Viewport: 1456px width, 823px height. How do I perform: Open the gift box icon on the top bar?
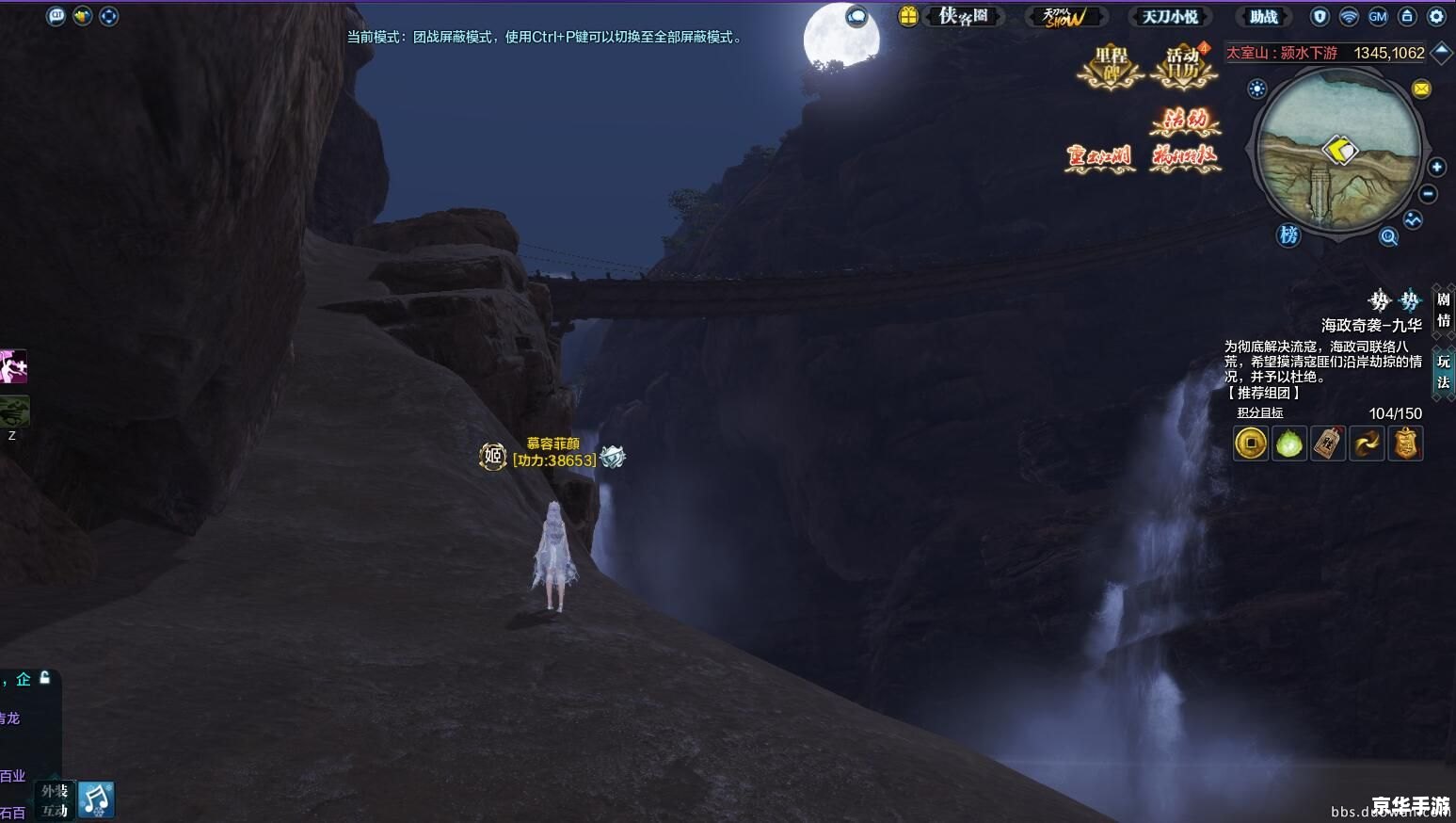[906, 16]
